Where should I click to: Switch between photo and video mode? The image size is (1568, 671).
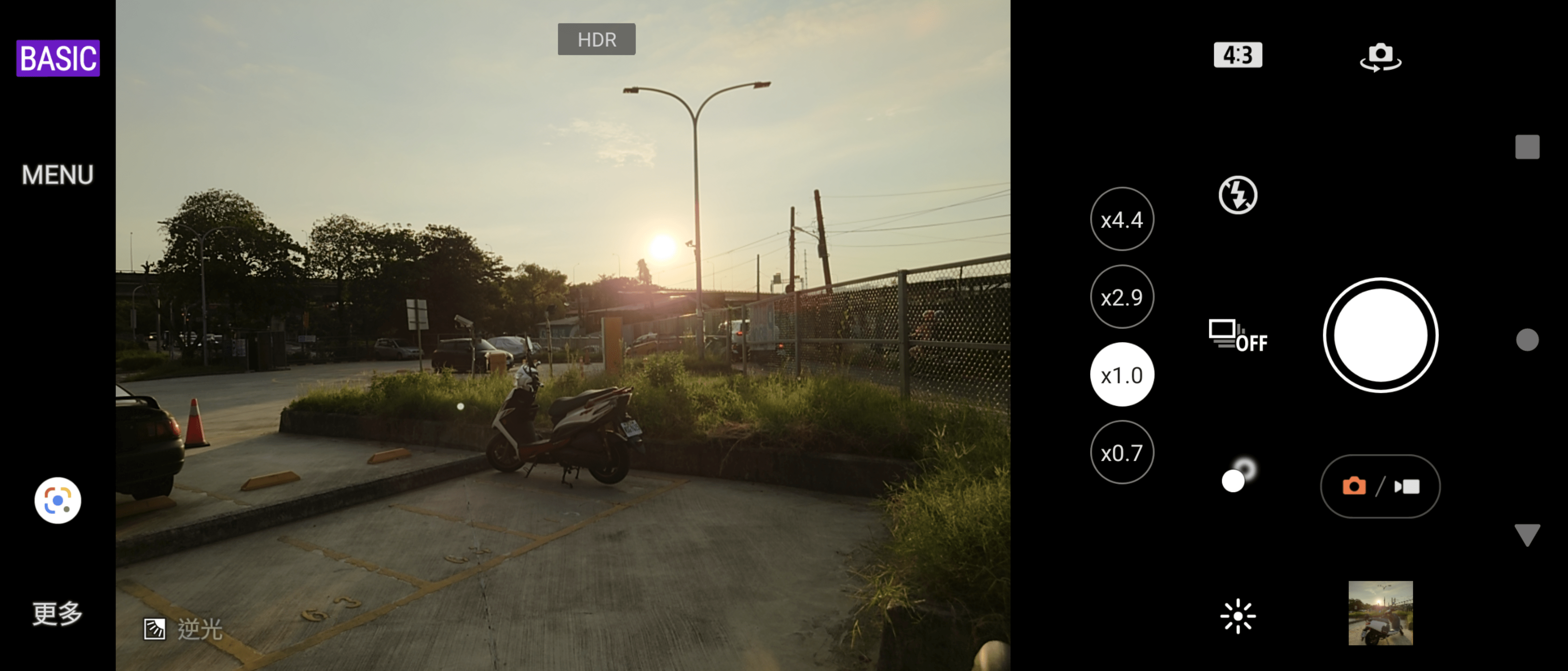pyautogui.click(x=1380, y=486)
